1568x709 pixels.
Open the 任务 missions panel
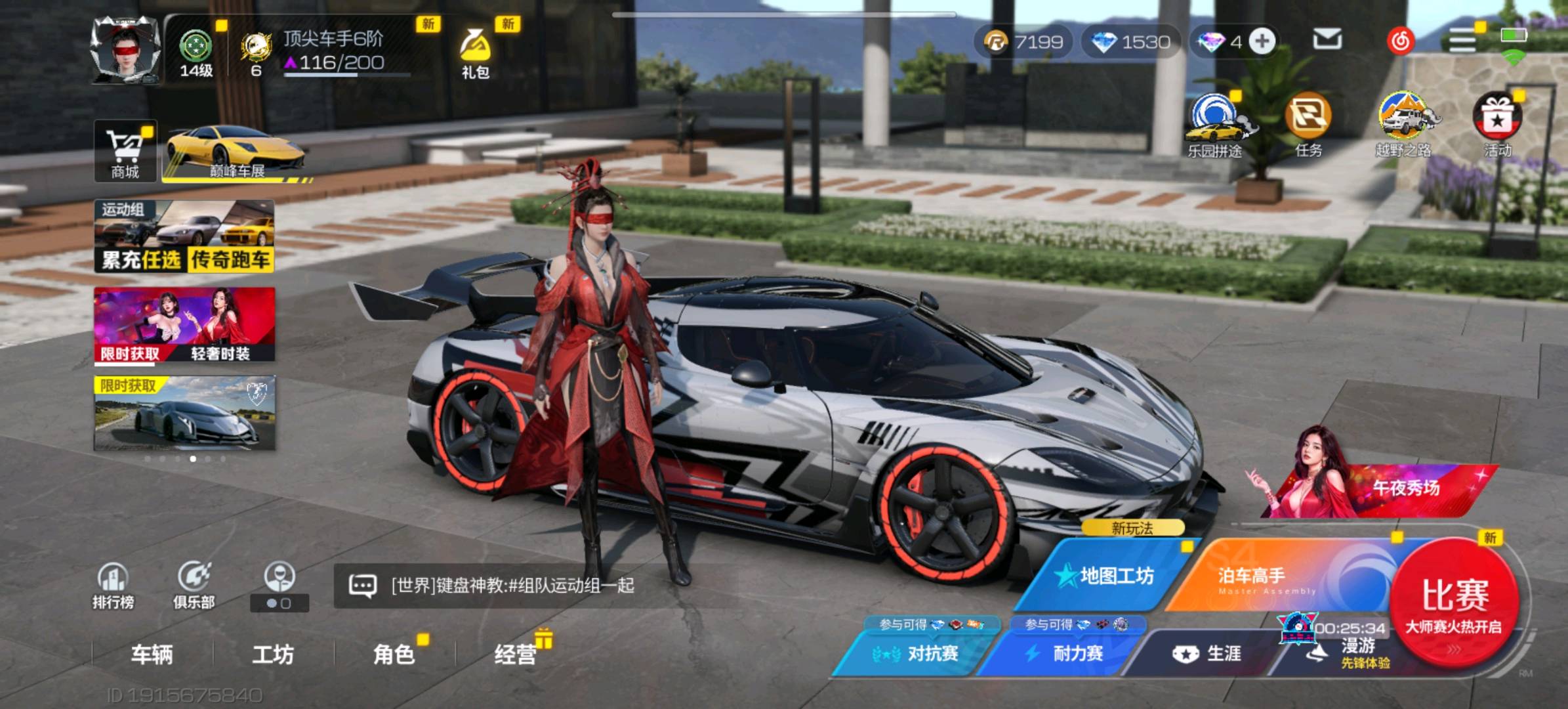(1308, 125)
